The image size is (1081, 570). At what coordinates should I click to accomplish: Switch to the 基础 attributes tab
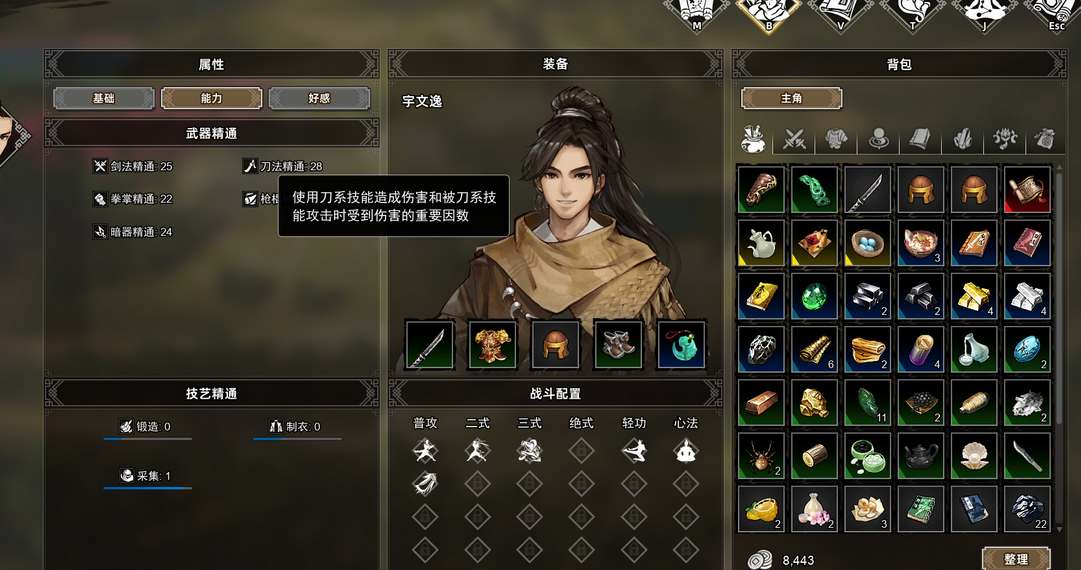104,99
